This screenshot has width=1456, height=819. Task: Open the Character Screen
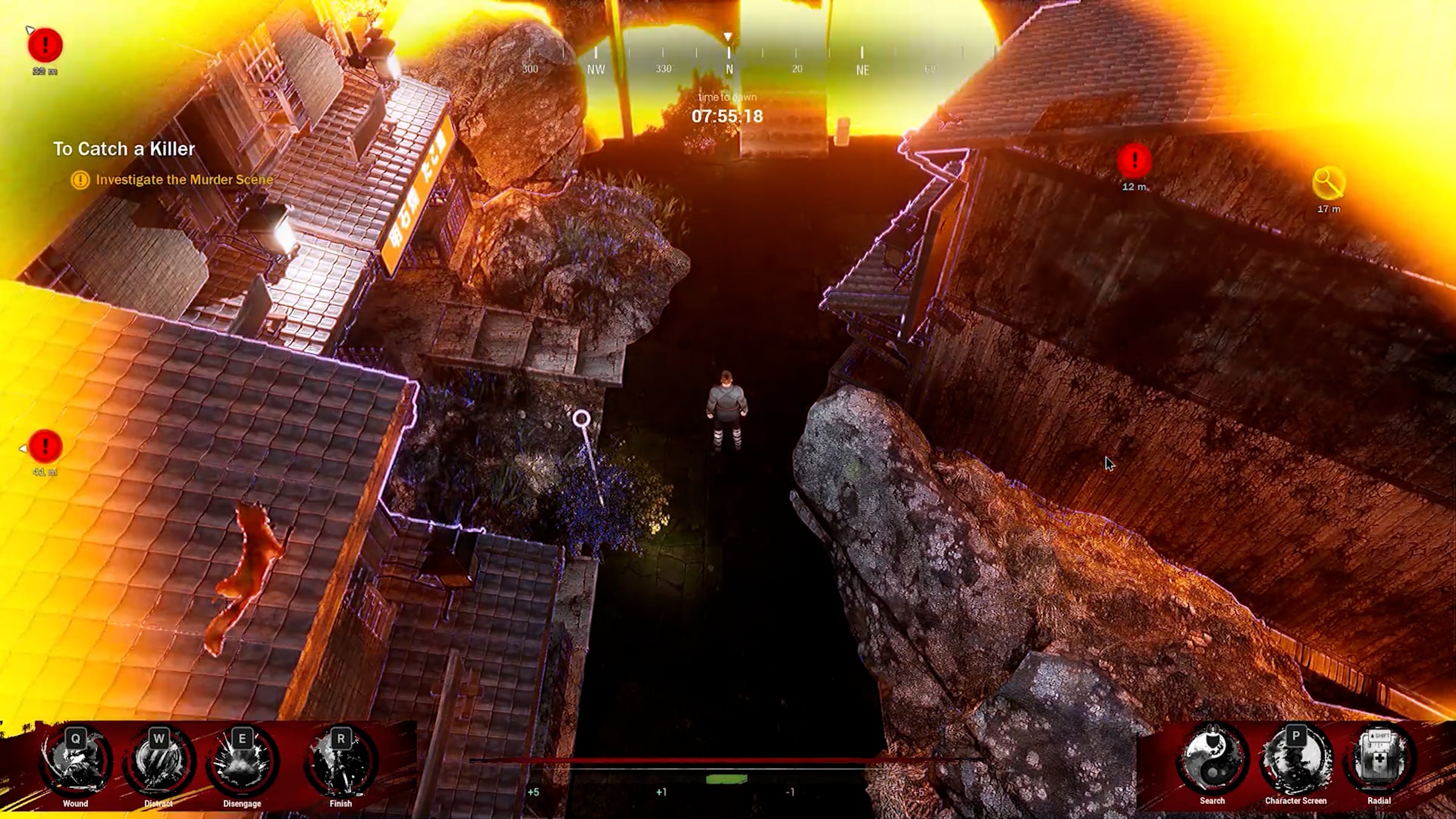1296,760
